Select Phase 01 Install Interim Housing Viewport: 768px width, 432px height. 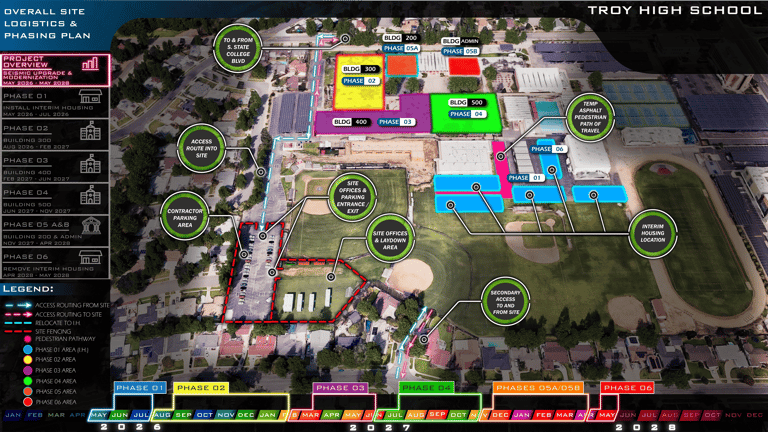pos(55,101)
